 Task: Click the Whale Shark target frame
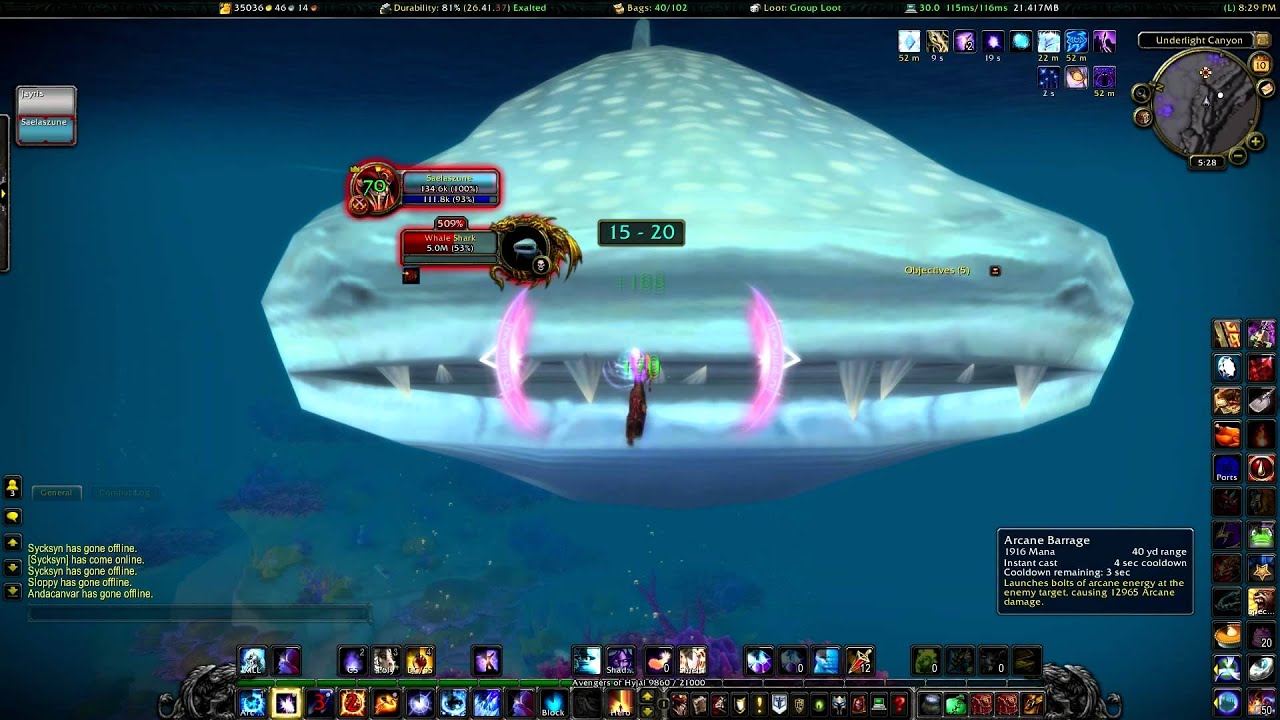(x=449, y=243)
